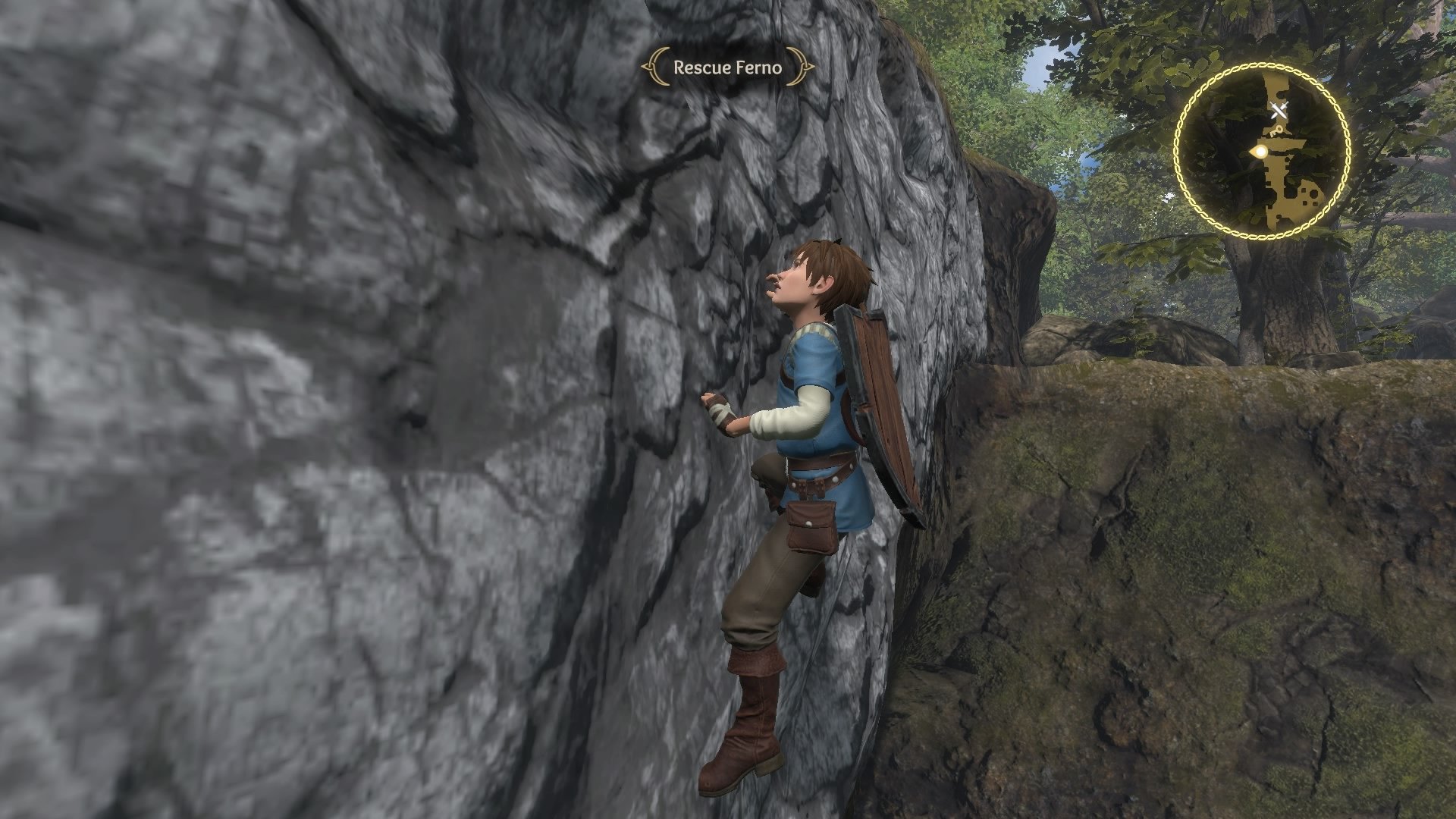The image size is (1456, 819).
Task: Click the crossed swords battle marker on the minimap
Action: pyautogui.click(x=1279, y=109)
